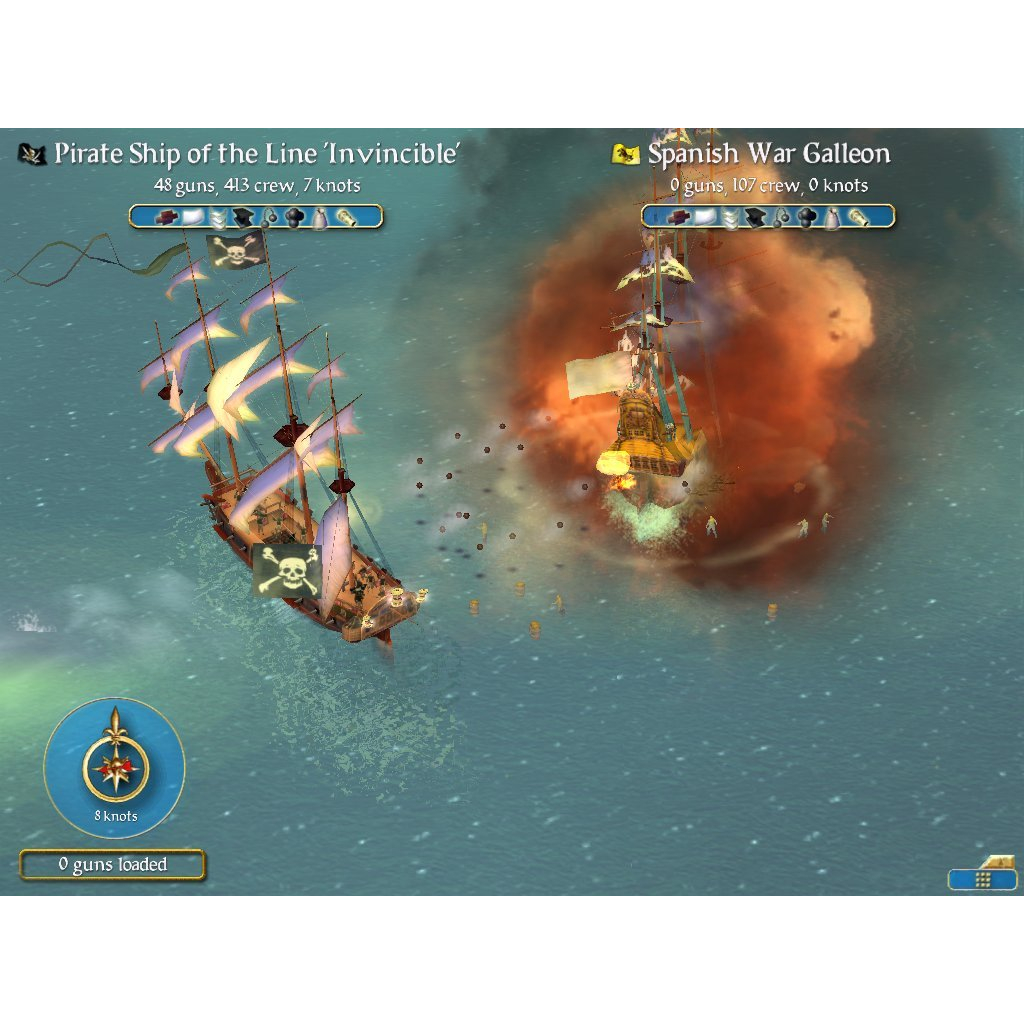Select the Spanish War Galleon's powder bag icon
Screen dimensions: 1024x1024
tap(832, 217)
